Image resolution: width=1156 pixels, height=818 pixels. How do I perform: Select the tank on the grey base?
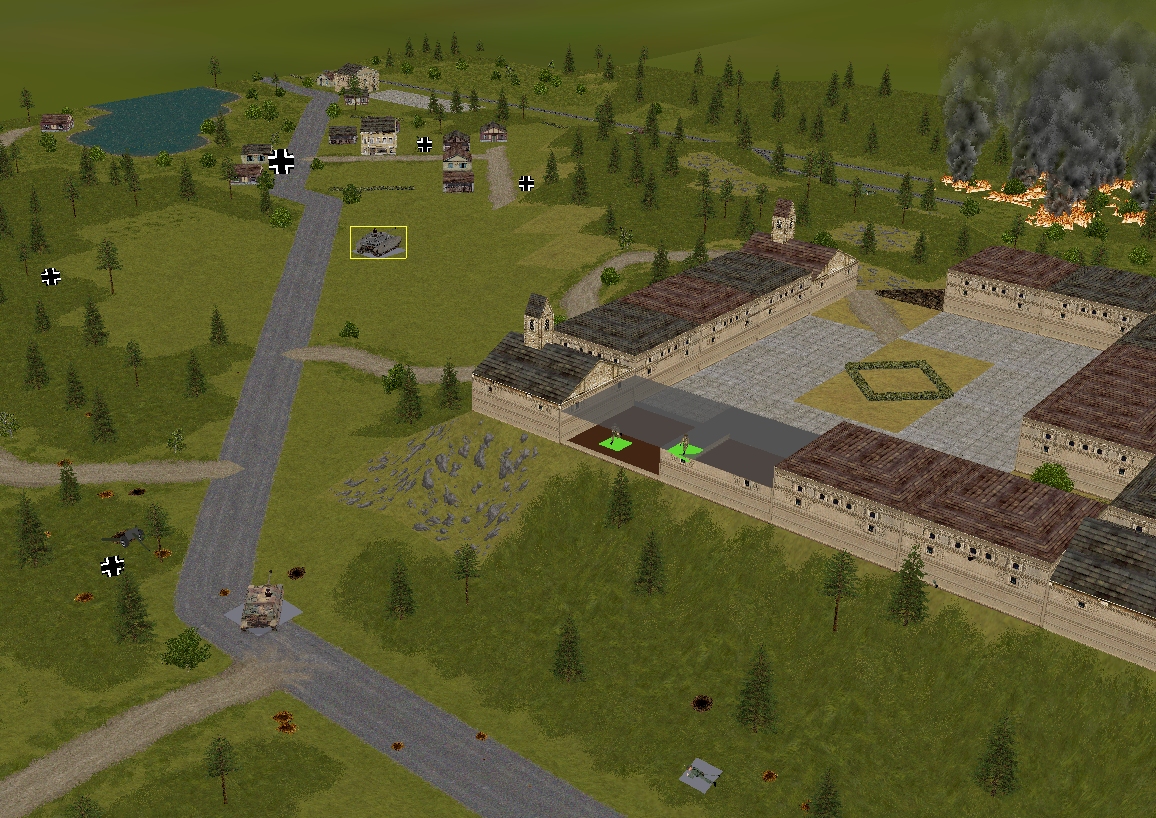[x=261, y=606]
